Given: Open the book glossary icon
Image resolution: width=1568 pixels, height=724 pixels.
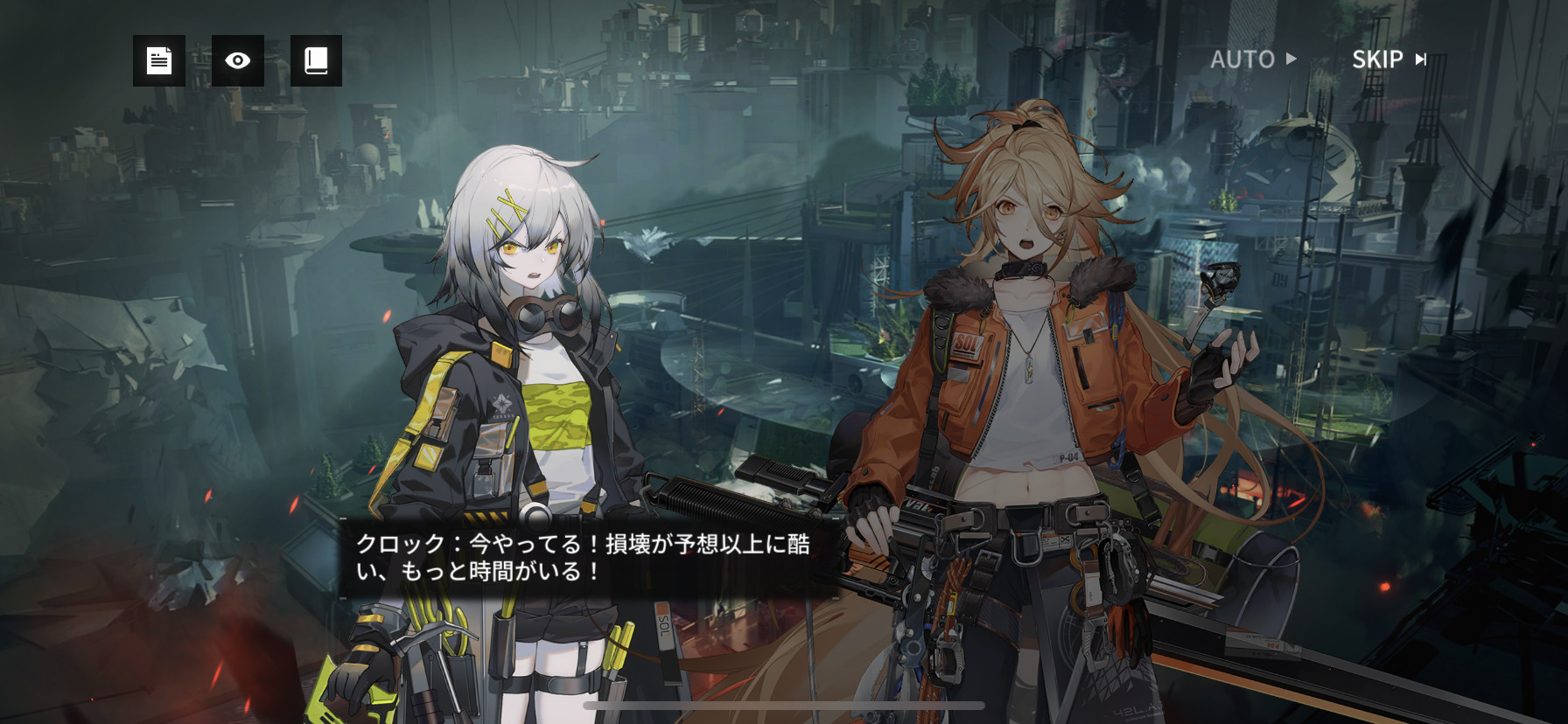Looking at the screenshot, I should pyautogui.click(x=316, y=60).
